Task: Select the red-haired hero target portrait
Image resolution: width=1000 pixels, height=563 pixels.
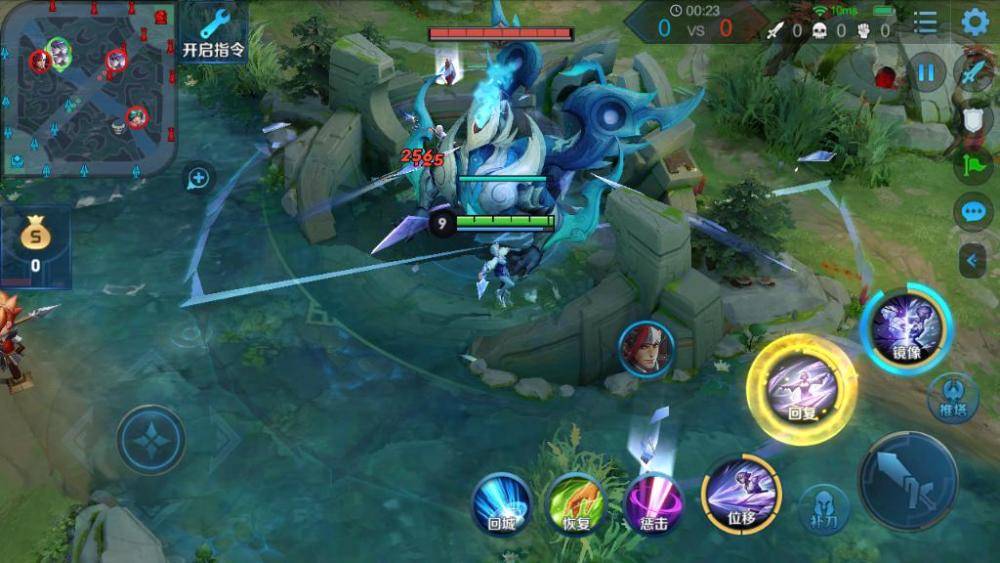Action: 646,349
